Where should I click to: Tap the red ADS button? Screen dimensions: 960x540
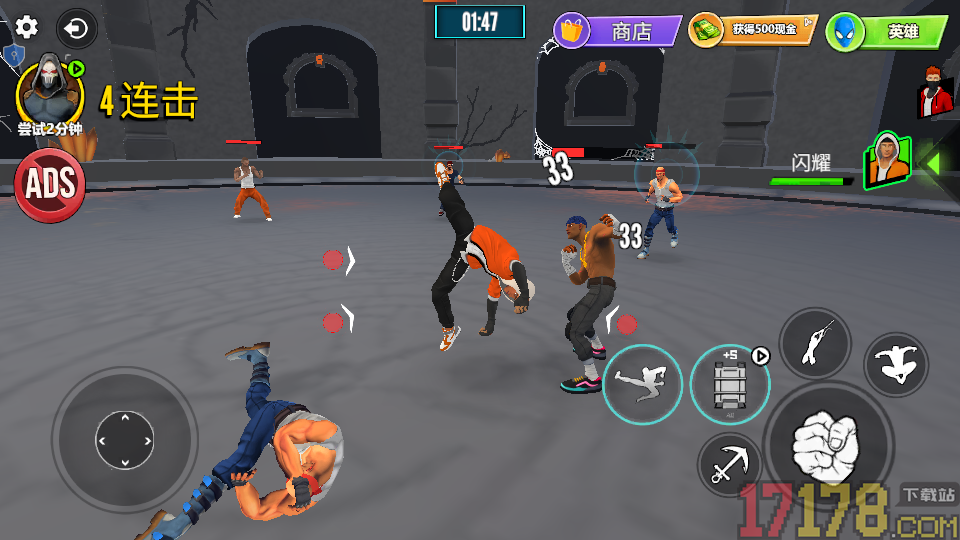point(49,184)
